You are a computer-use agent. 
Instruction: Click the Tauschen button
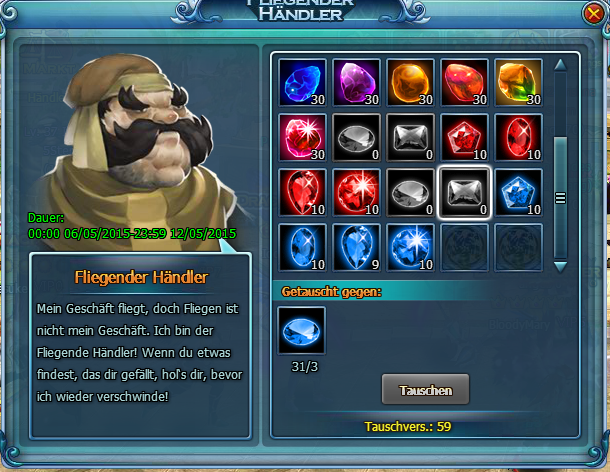coord(425,389)
